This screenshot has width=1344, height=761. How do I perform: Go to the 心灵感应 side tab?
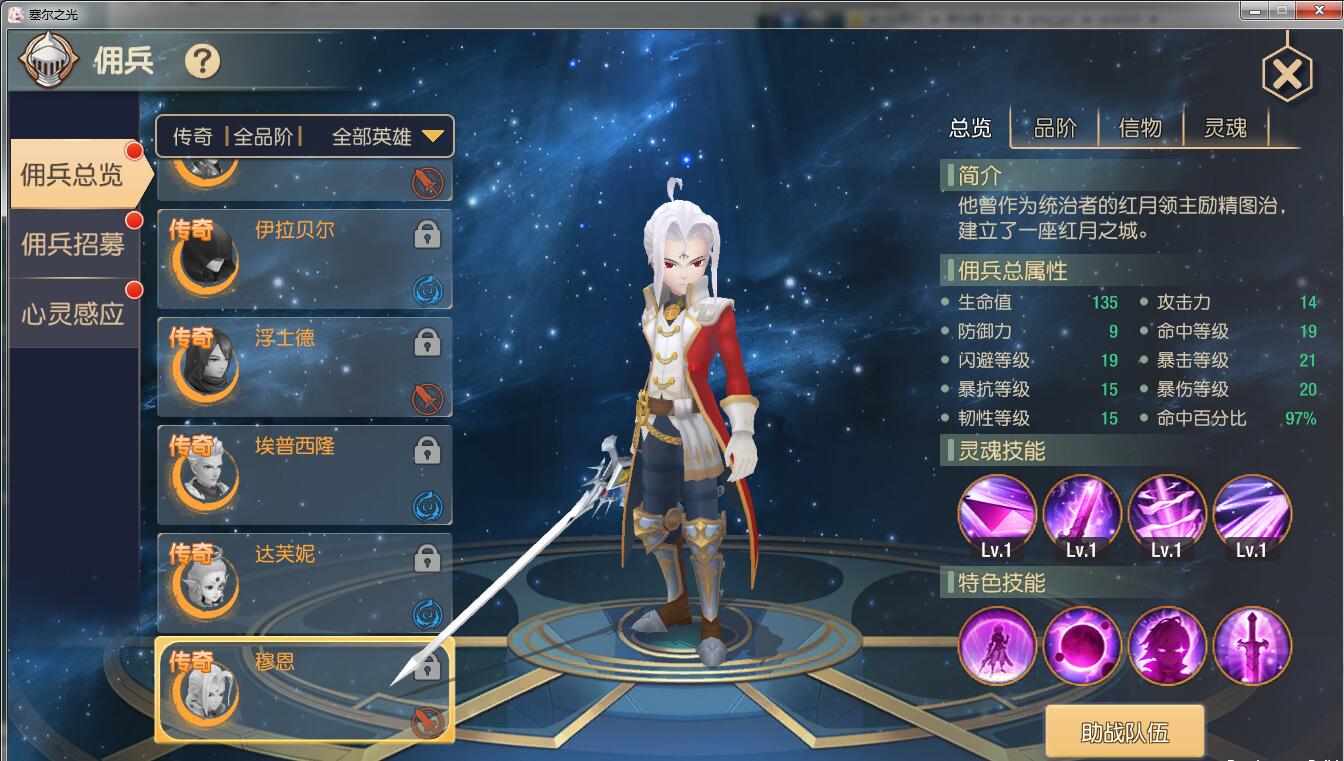click(x=75, y=313)
